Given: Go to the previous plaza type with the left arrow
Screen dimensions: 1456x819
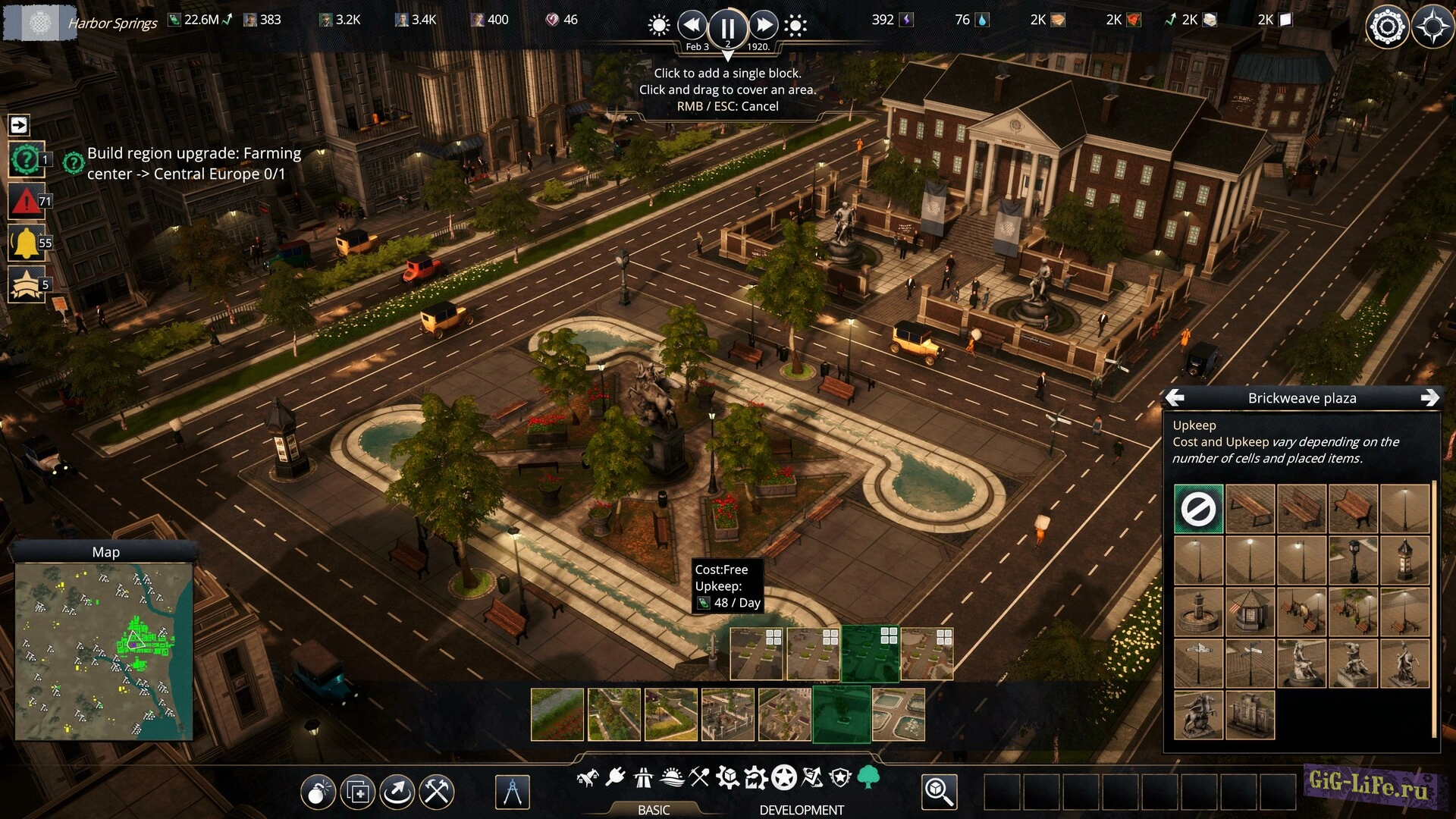Looking at the screenshot, I should pos(1175,397).
